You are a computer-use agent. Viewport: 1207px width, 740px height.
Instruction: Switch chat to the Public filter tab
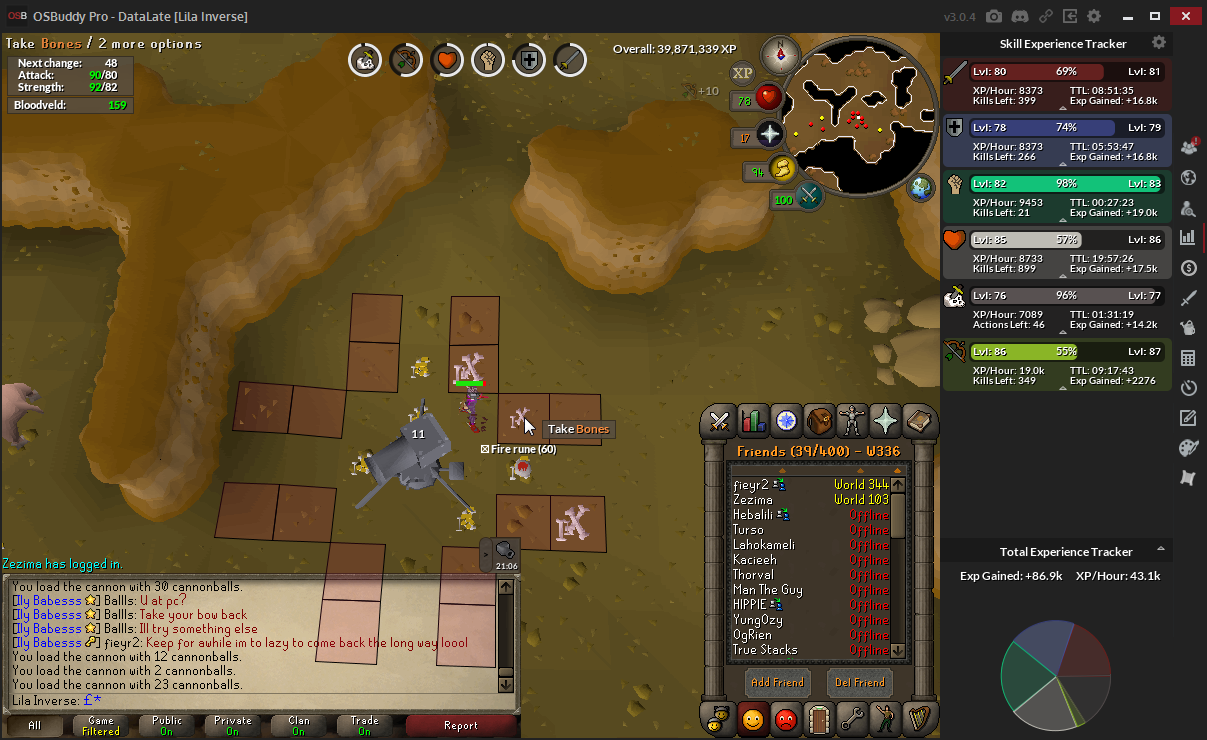tap(167, 726)
